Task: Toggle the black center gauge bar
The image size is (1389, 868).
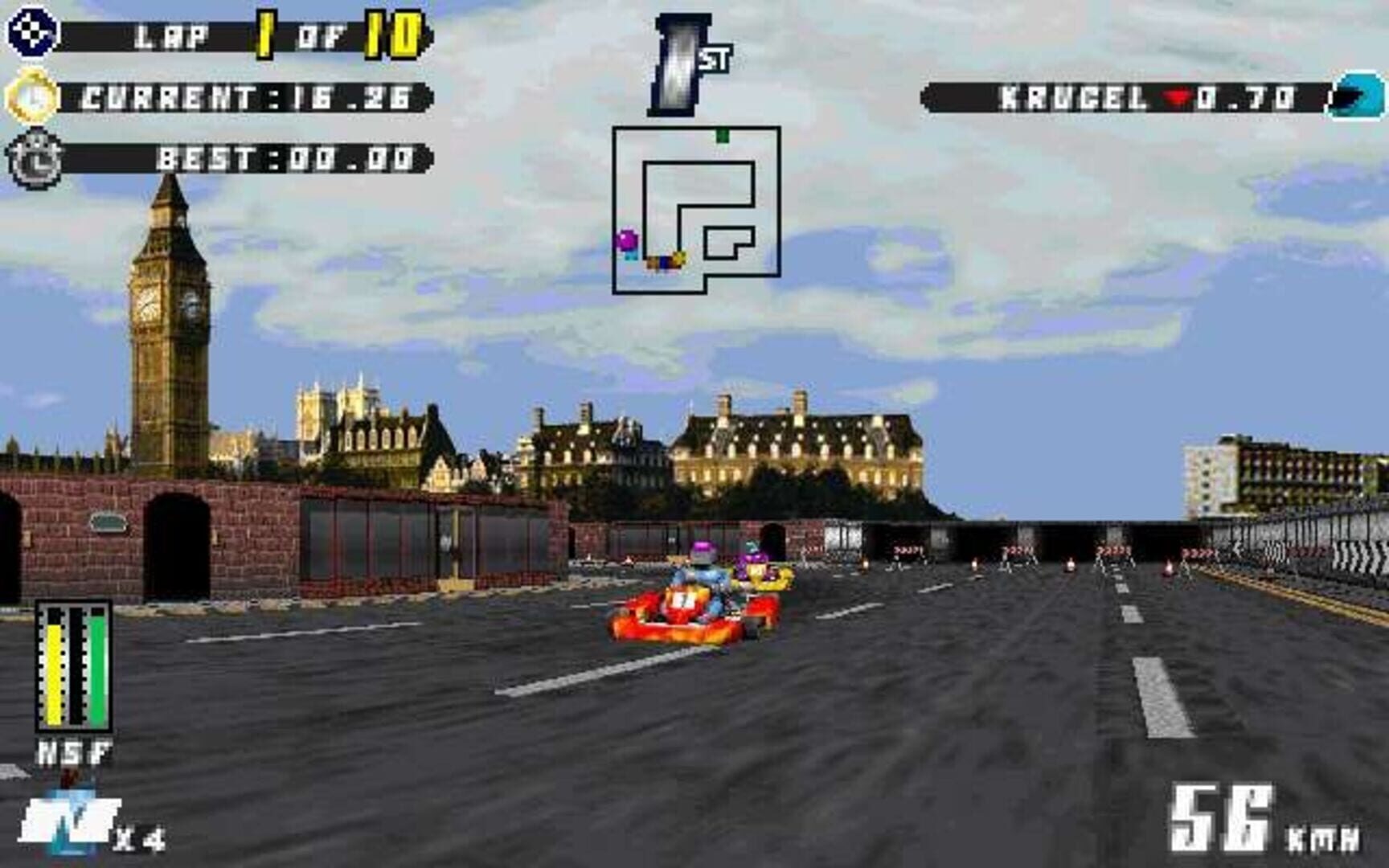Action: pos(75,667)
